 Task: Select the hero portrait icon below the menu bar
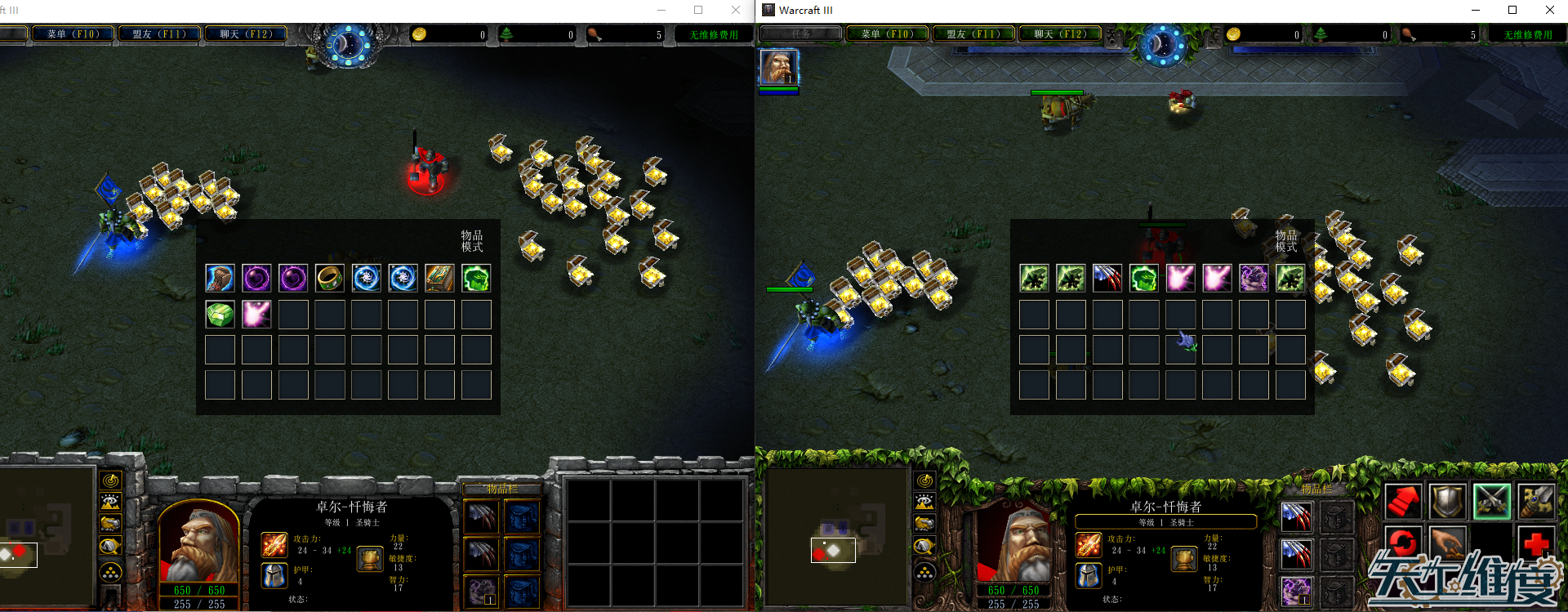pos(778,67)
